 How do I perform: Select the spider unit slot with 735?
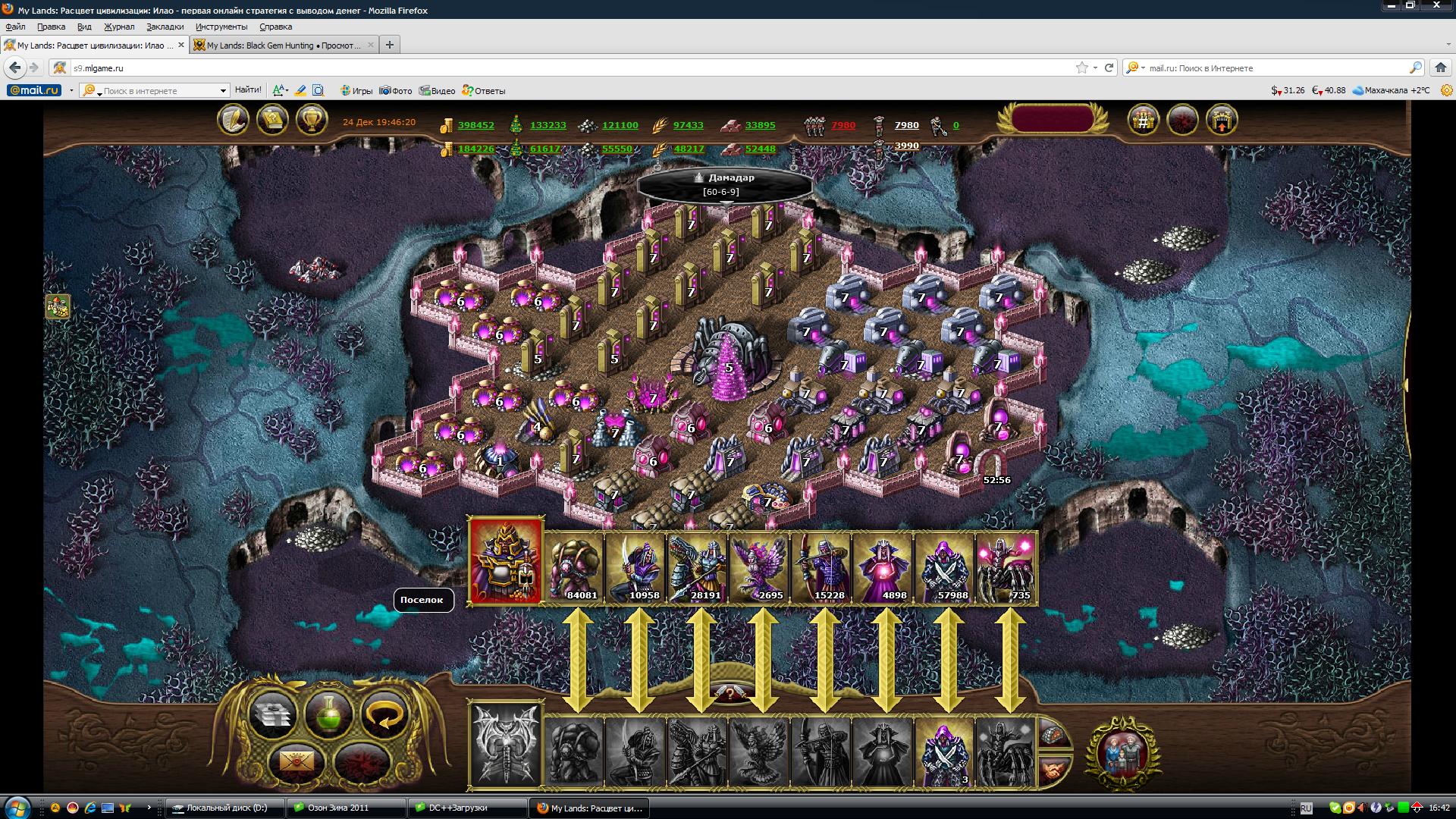(1006, 566)
